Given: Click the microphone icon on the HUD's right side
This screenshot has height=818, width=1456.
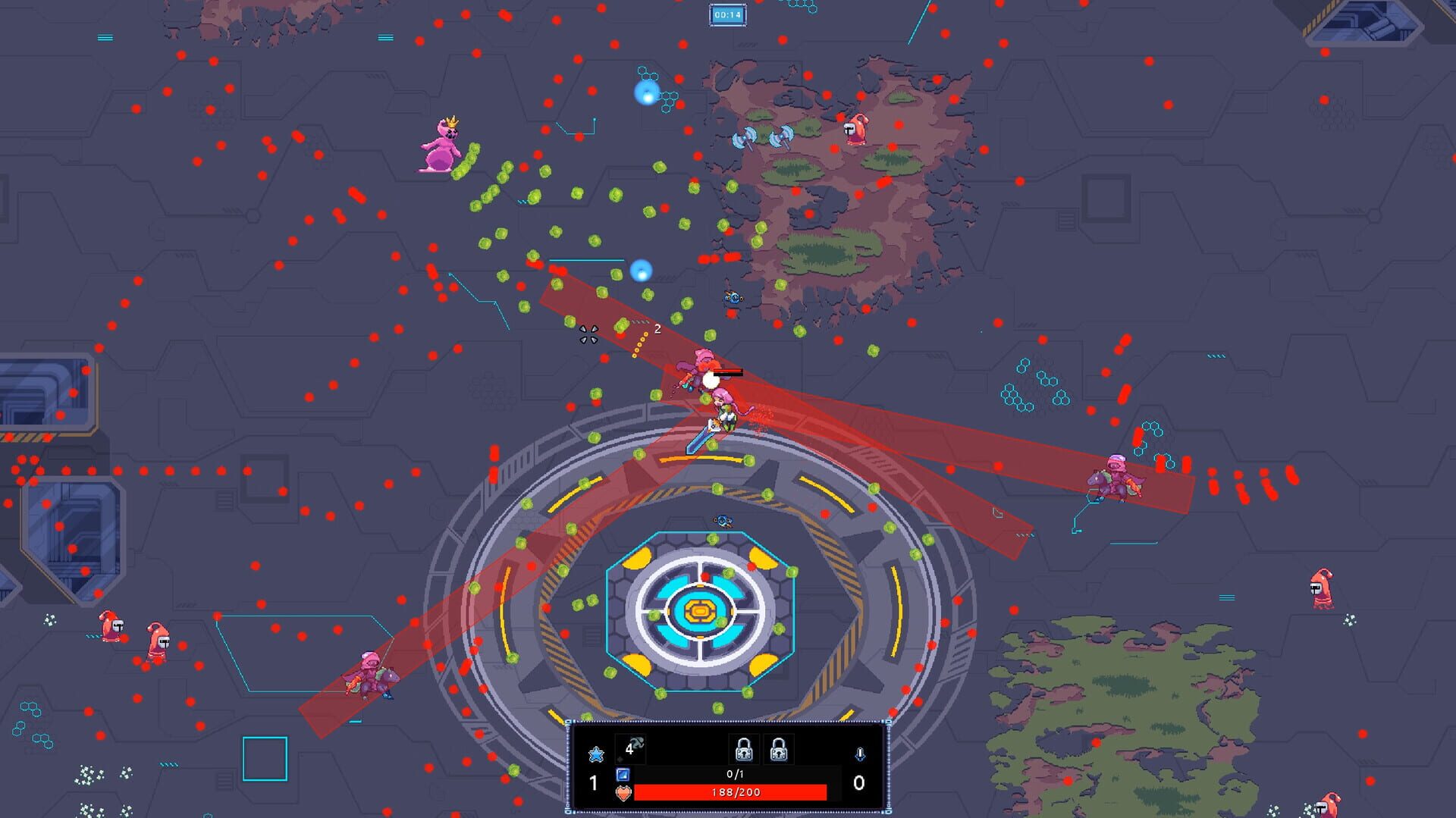Looking at the screenshot, I should pyautogui.click(x=861, y=755).
